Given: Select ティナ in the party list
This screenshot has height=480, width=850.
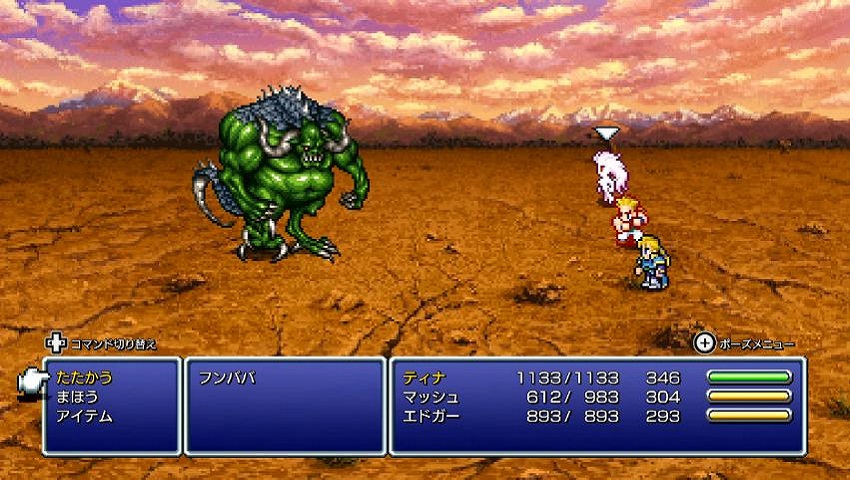Looking at the screenshot, I should click(423, 378).
